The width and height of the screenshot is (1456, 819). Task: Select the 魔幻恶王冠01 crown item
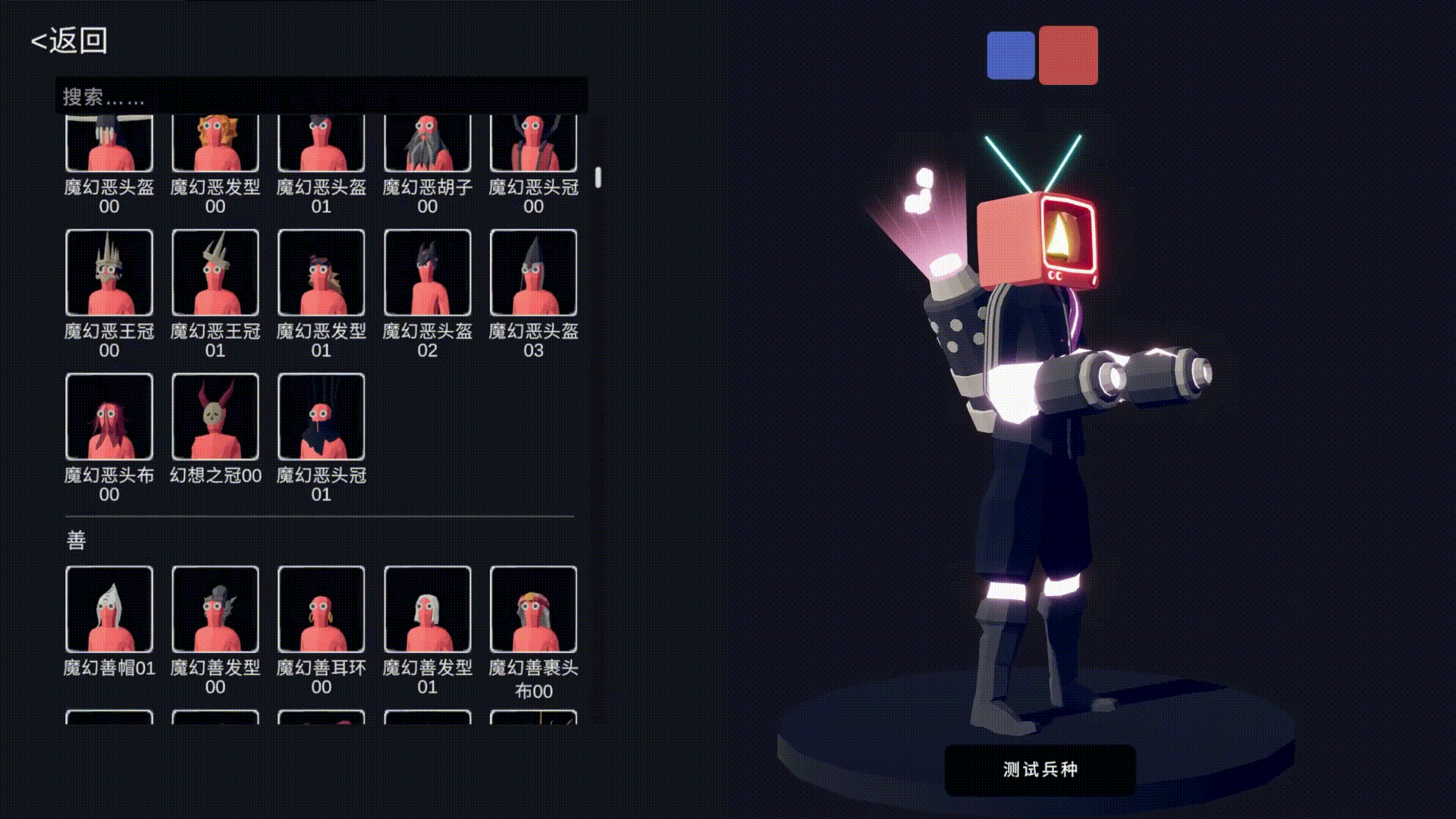pyautogui.click(x=216, y=273)
